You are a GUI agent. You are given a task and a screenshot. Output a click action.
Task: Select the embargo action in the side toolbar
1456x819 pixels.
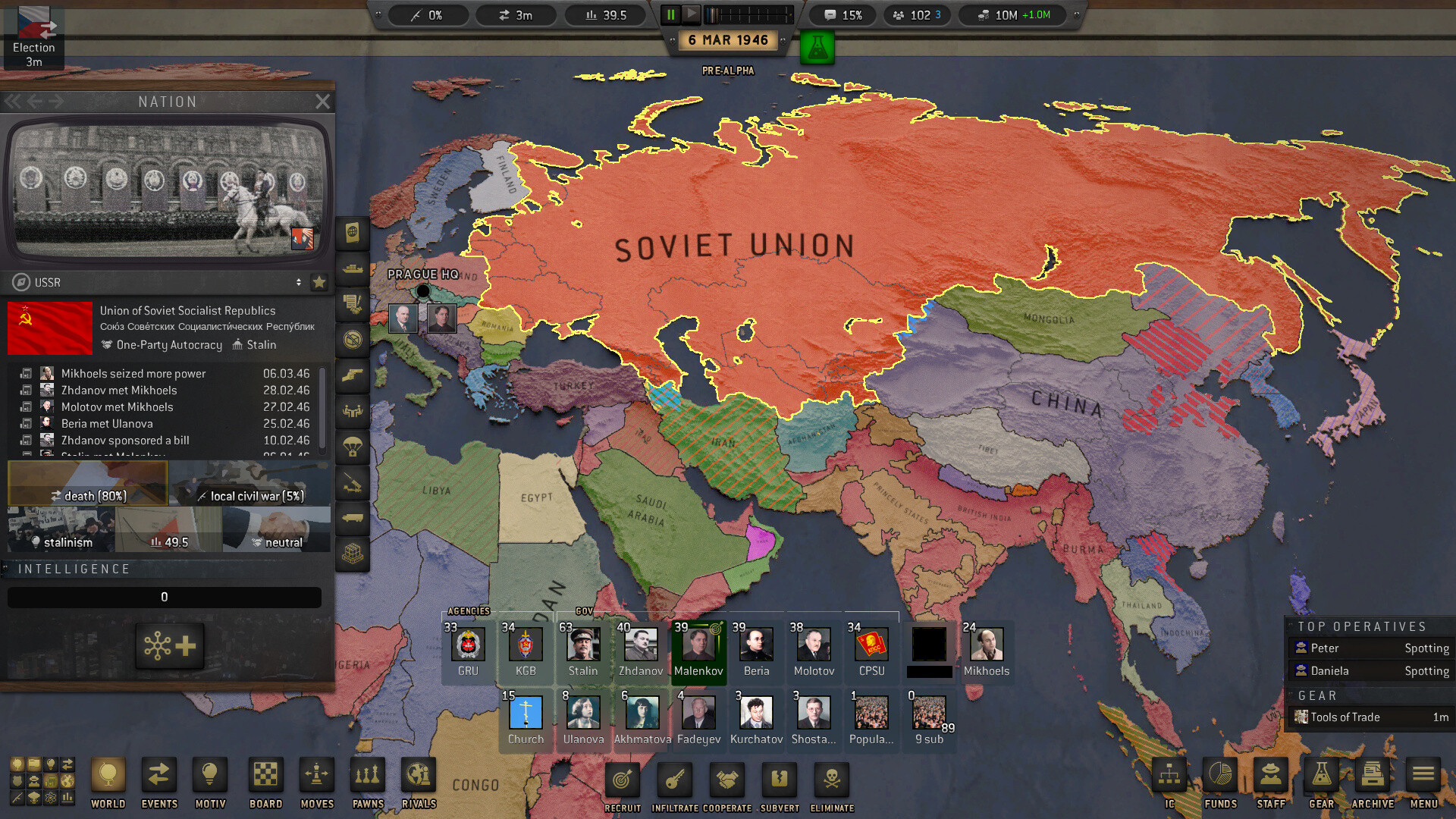coord(352,340)
